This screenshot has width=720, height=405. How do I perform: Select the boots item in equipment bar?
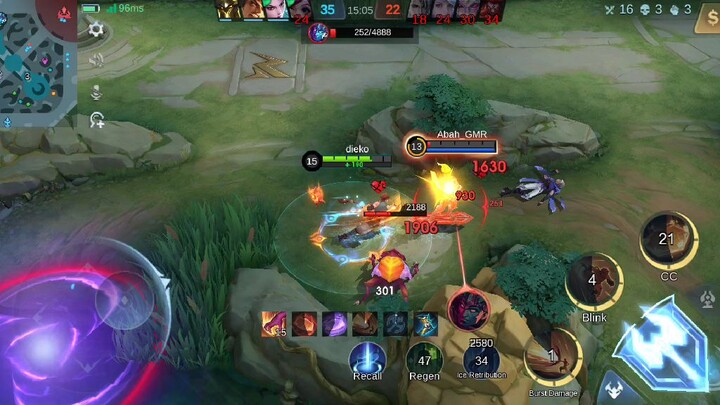426,324
